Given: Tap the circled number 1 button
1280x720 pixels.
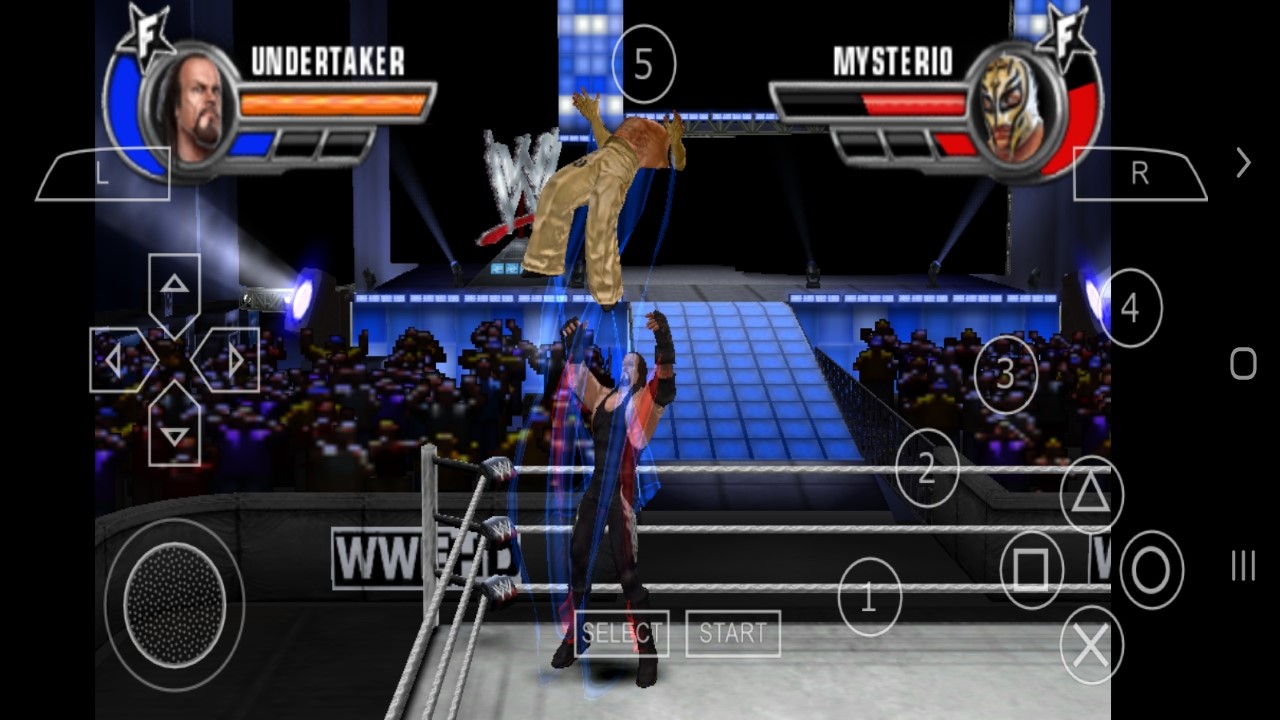Looking at the screenshot, I should [869, 598].
